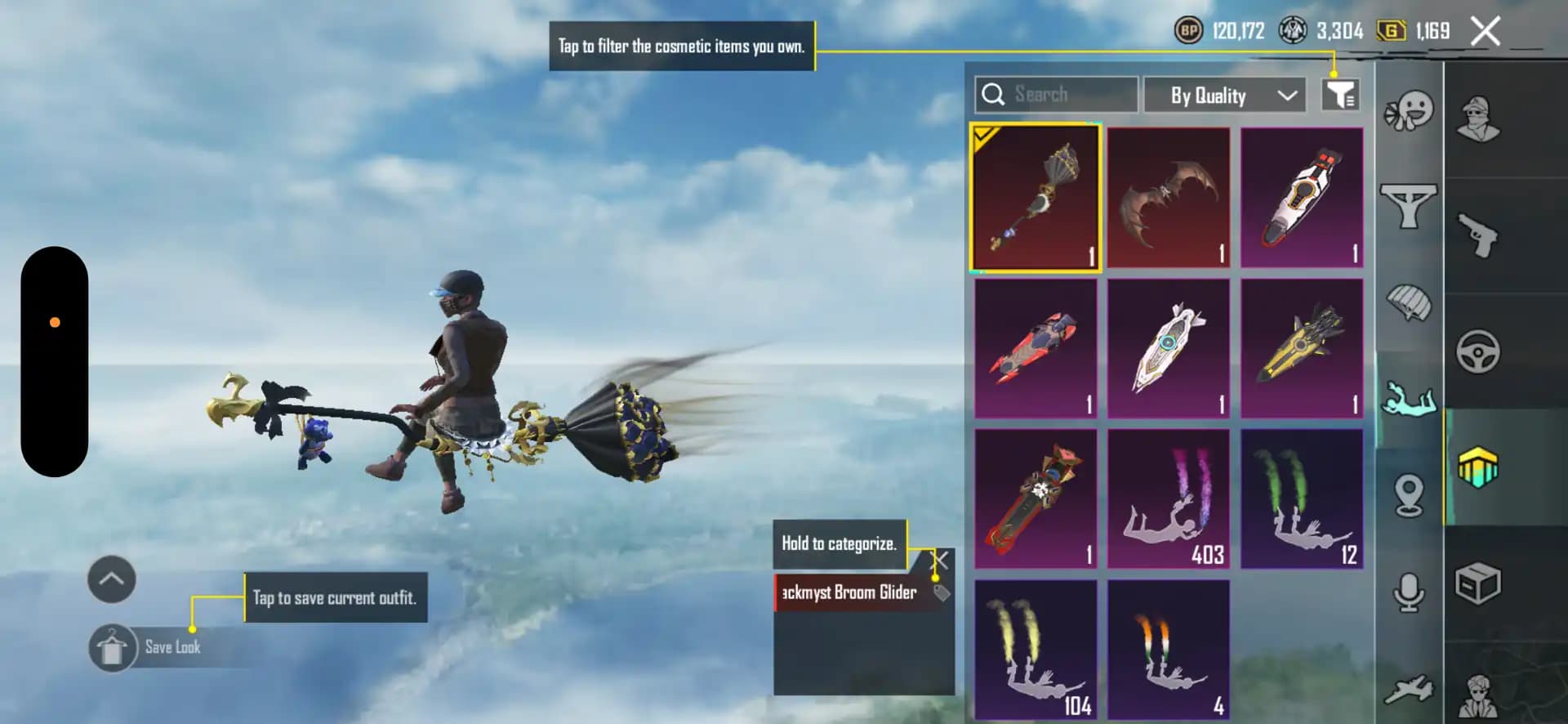The image size is (1568, 724).
Task: Pick the pink smoke trail item
Action: click(1169, 499)
